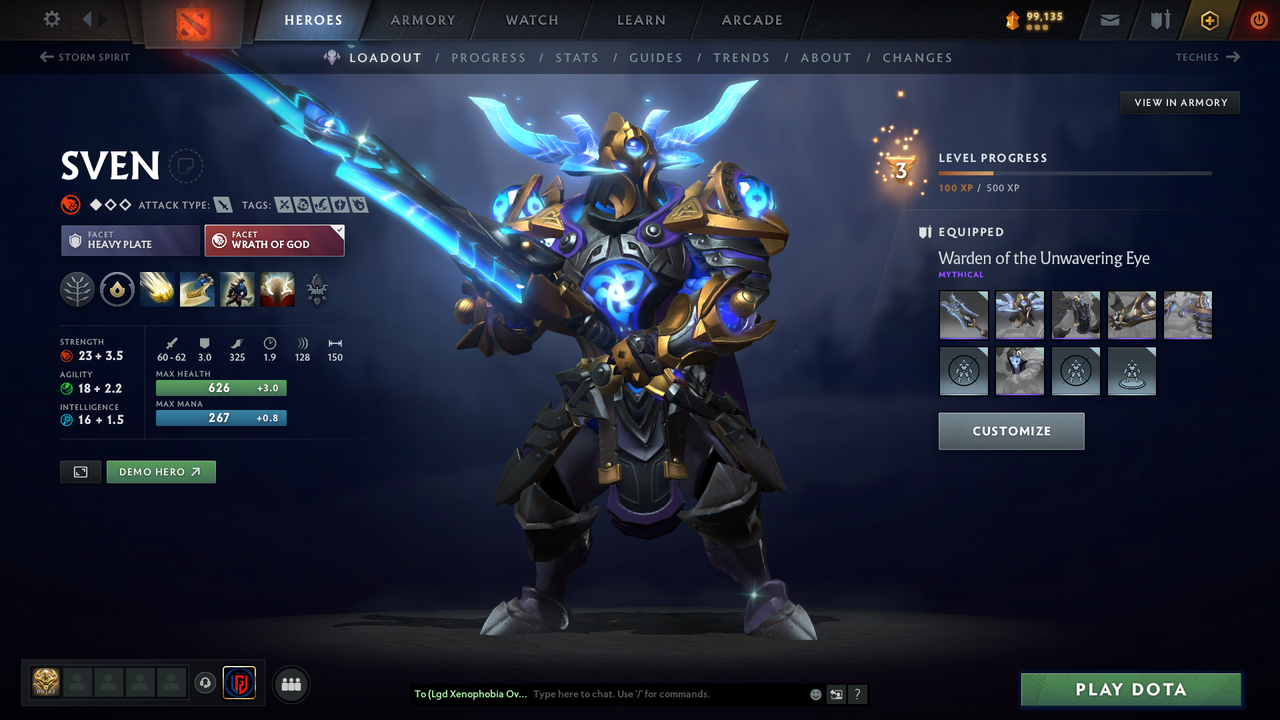
Task: Open the ARCADE menu section
Action: click(x=751, y=20)
